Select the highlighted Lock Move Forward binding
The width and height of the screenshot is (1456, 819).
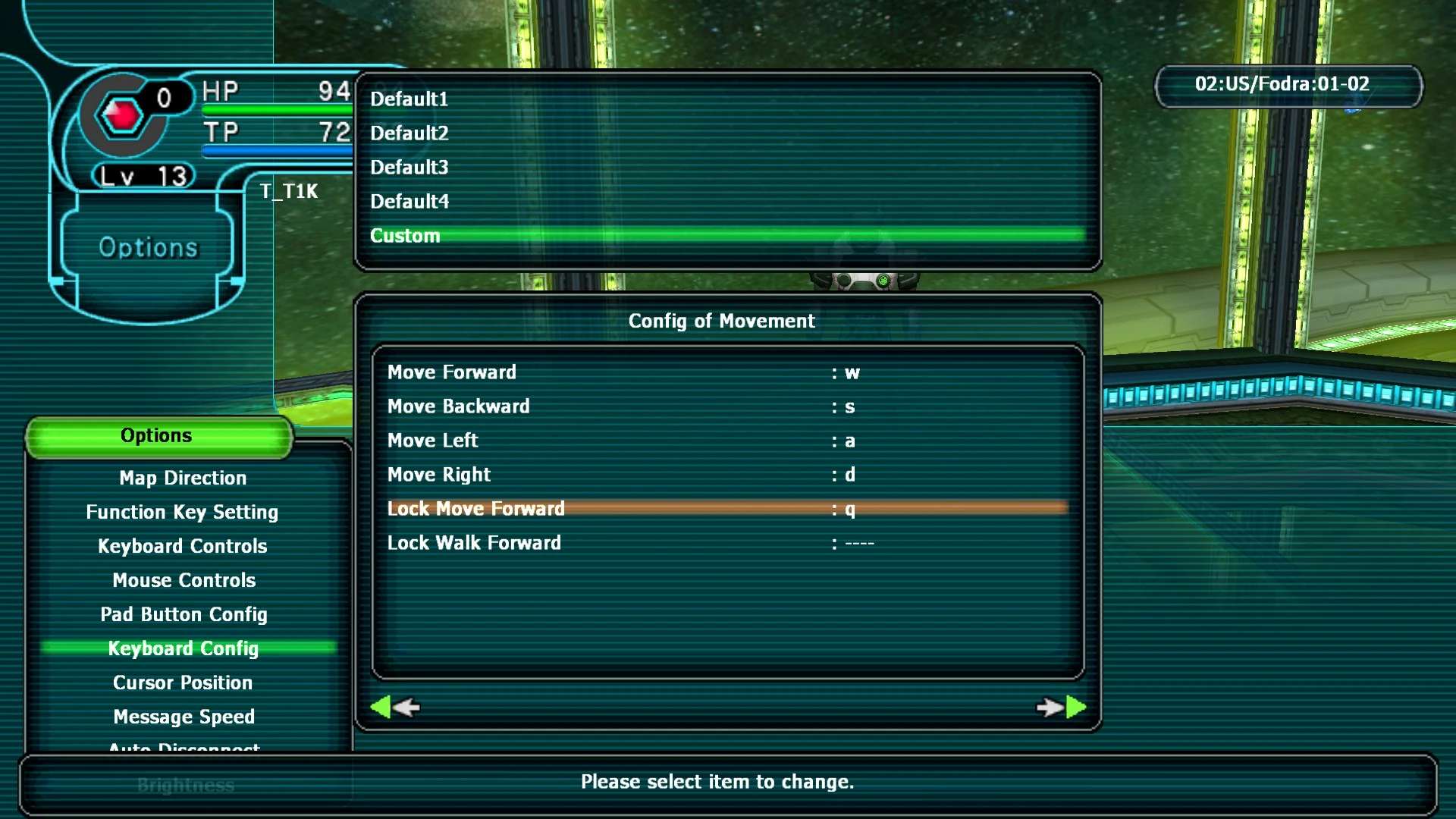tap(476, 508)
